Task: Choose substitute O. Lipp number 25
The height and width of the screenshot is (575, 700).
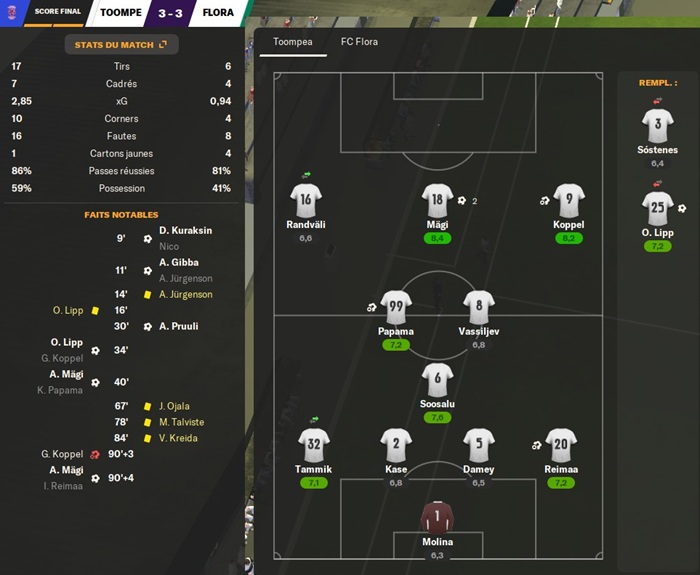Action: click(657, 208)
